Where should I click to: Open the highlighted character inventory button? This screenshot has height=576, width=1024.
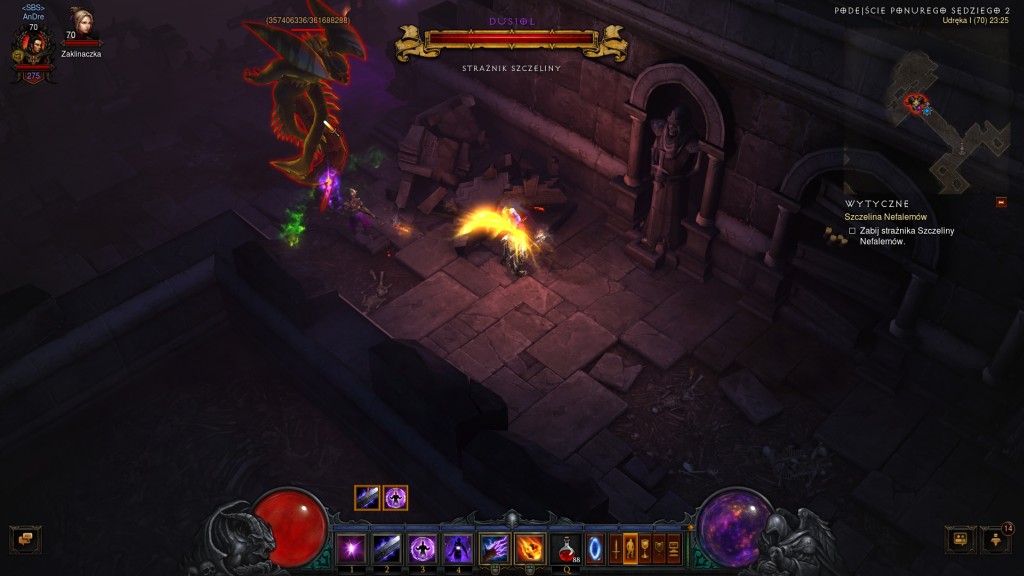[x=630, y=549]
